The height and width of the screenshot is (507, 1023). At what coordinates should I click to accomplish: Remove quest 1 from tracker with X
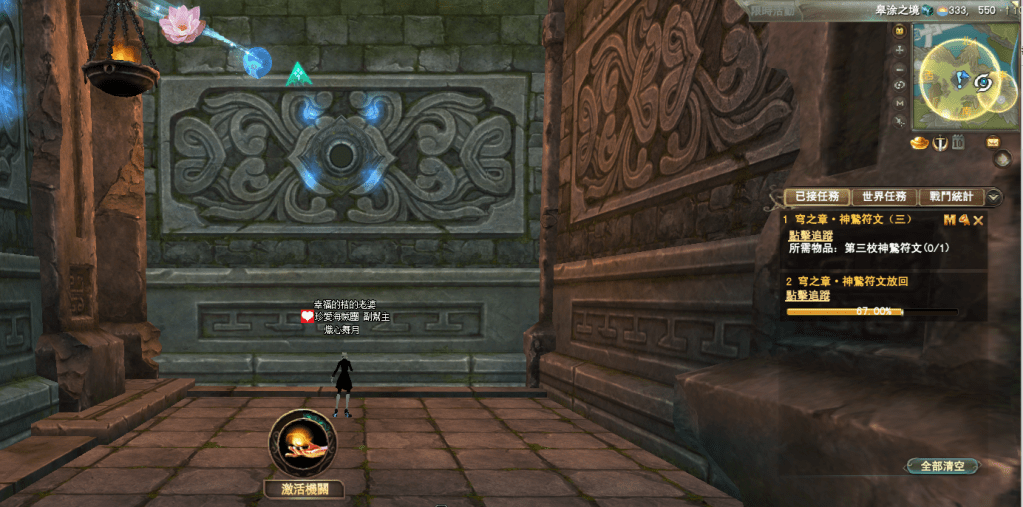click(979, 220)
